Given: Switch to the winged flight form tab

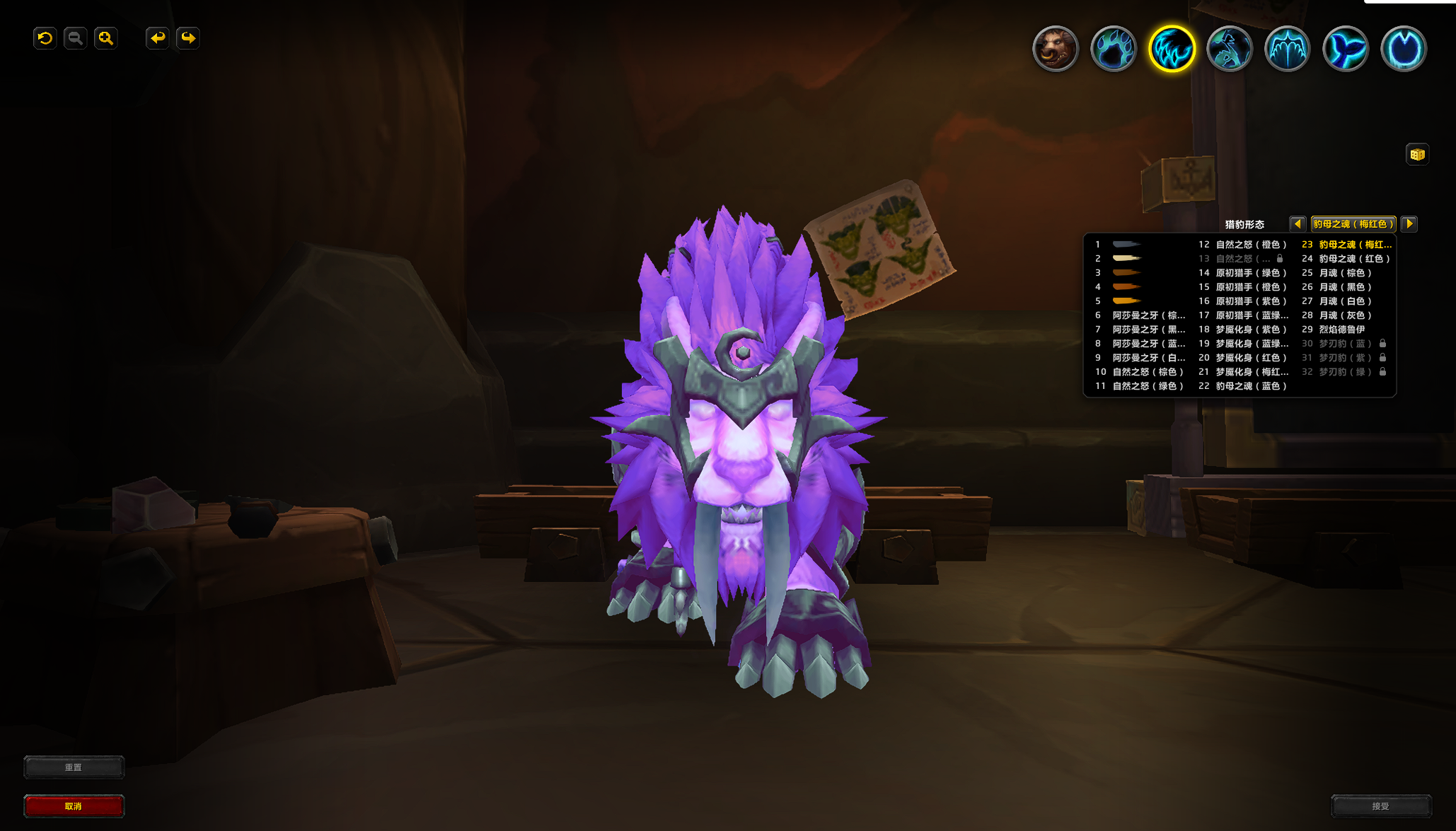Looking at the screenshot, I should (1288, 49).
